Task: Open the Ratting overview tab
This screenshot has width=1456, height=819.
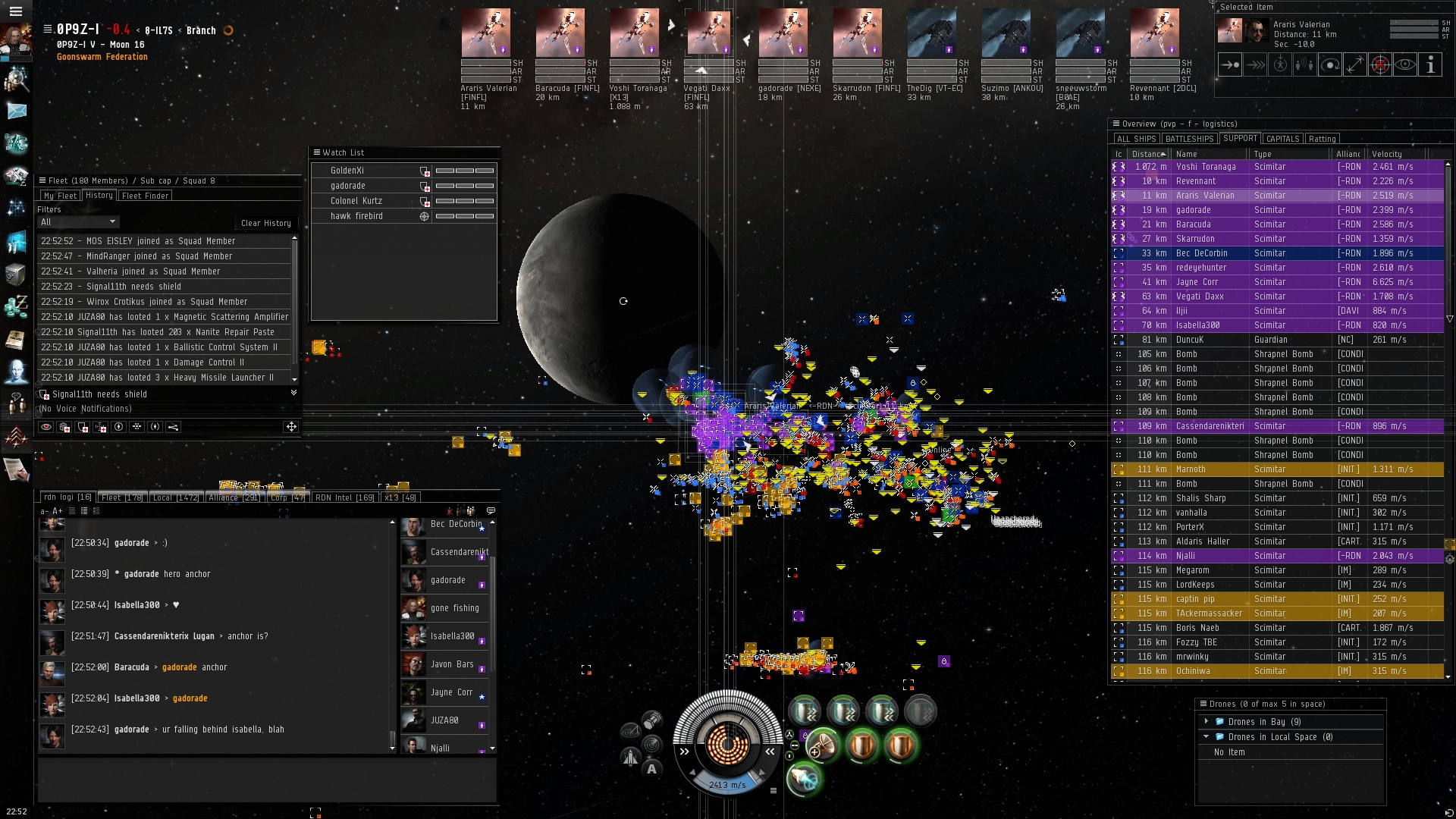Action: pos(1322,139)
